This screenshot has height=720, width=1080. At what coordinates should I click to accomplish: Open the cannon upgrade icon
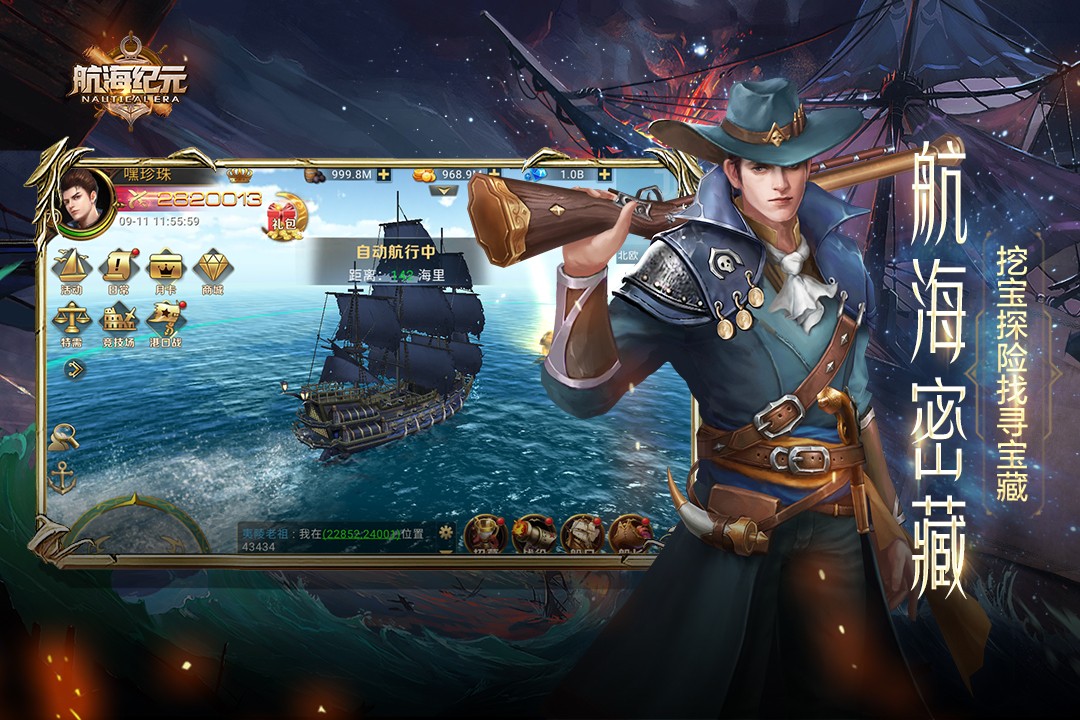[534, 534]
